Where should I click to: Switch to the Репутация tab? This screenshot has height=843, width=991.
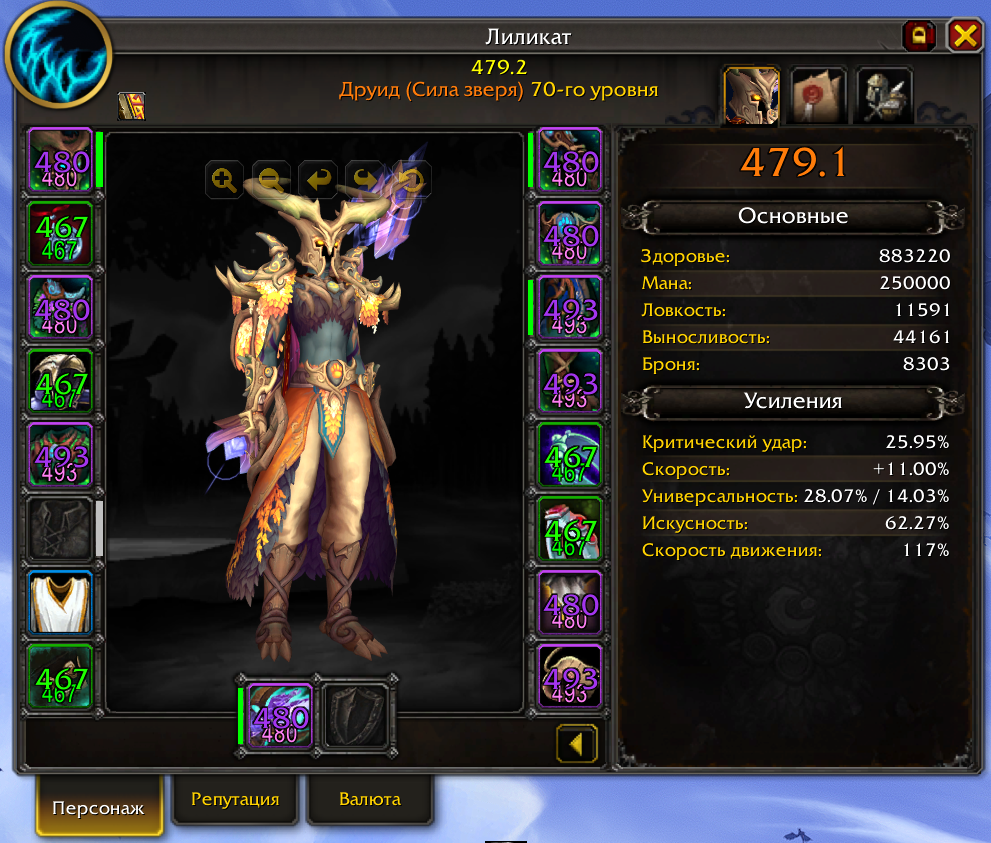[x=235, y=799]
